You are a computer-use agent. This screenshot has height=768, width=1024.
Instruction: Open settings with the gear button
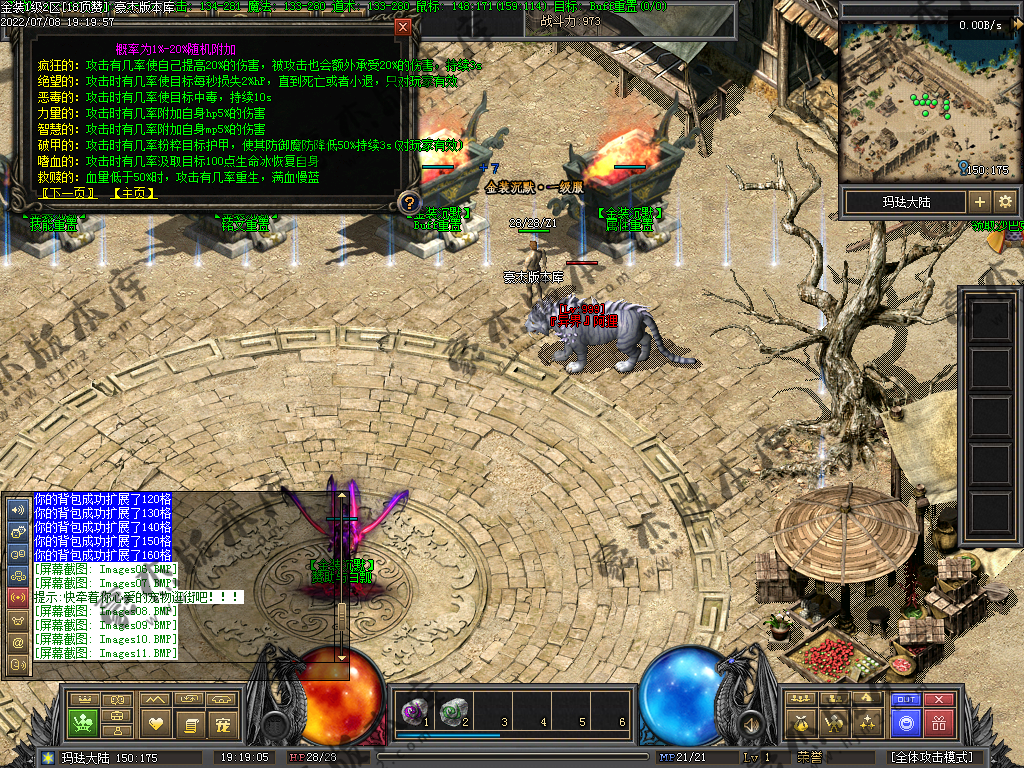tap(1005, 202)
